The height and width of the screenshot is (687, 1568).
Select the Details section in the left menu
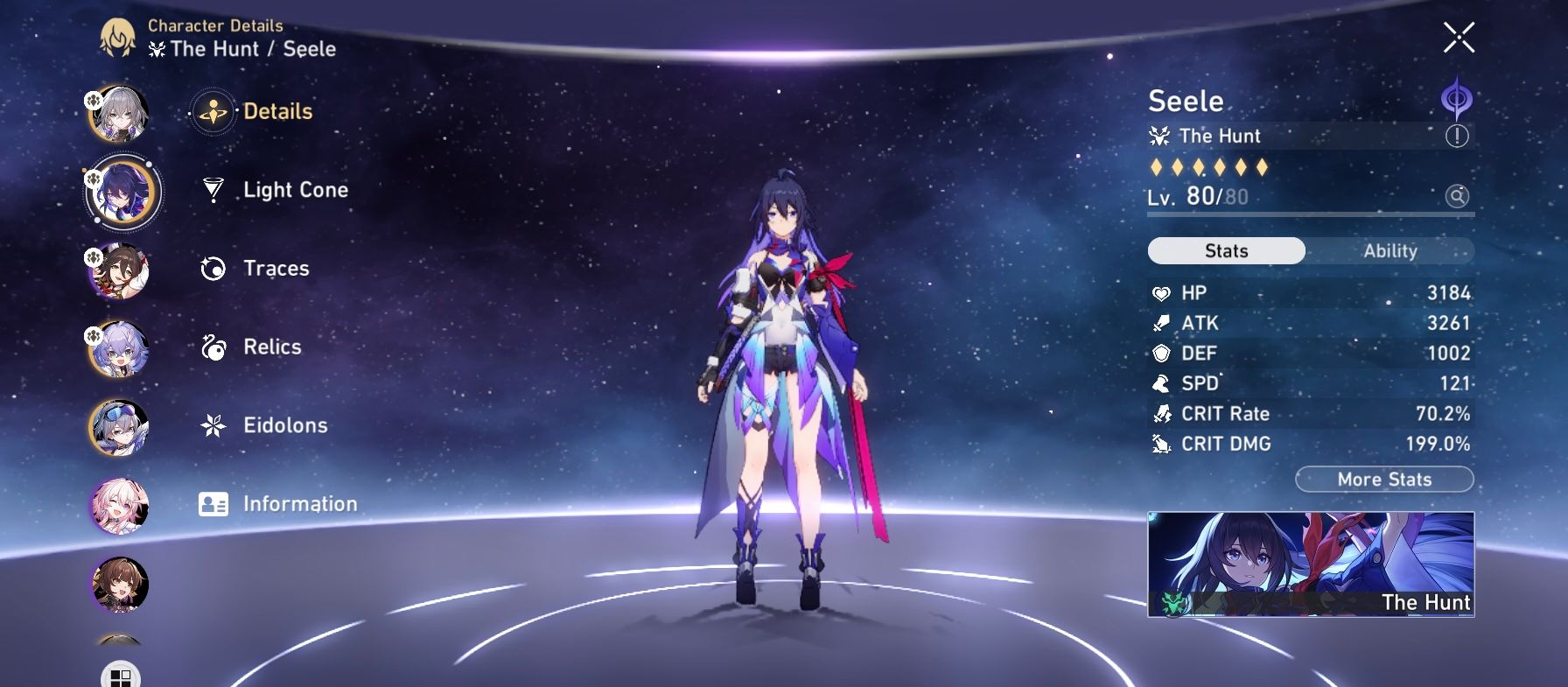[x=276, y=111]
